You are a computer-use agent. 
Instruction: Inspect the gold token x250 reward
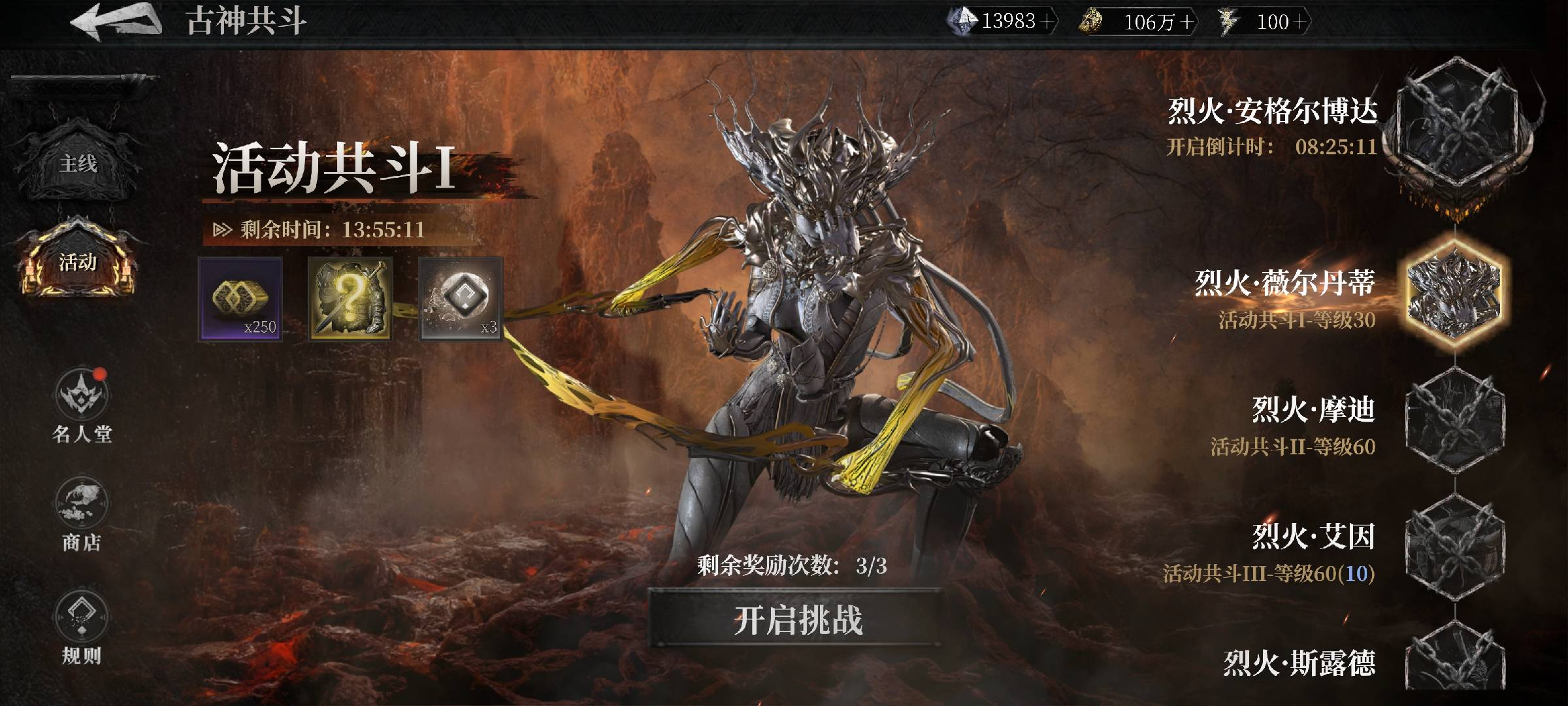[240, 299]
